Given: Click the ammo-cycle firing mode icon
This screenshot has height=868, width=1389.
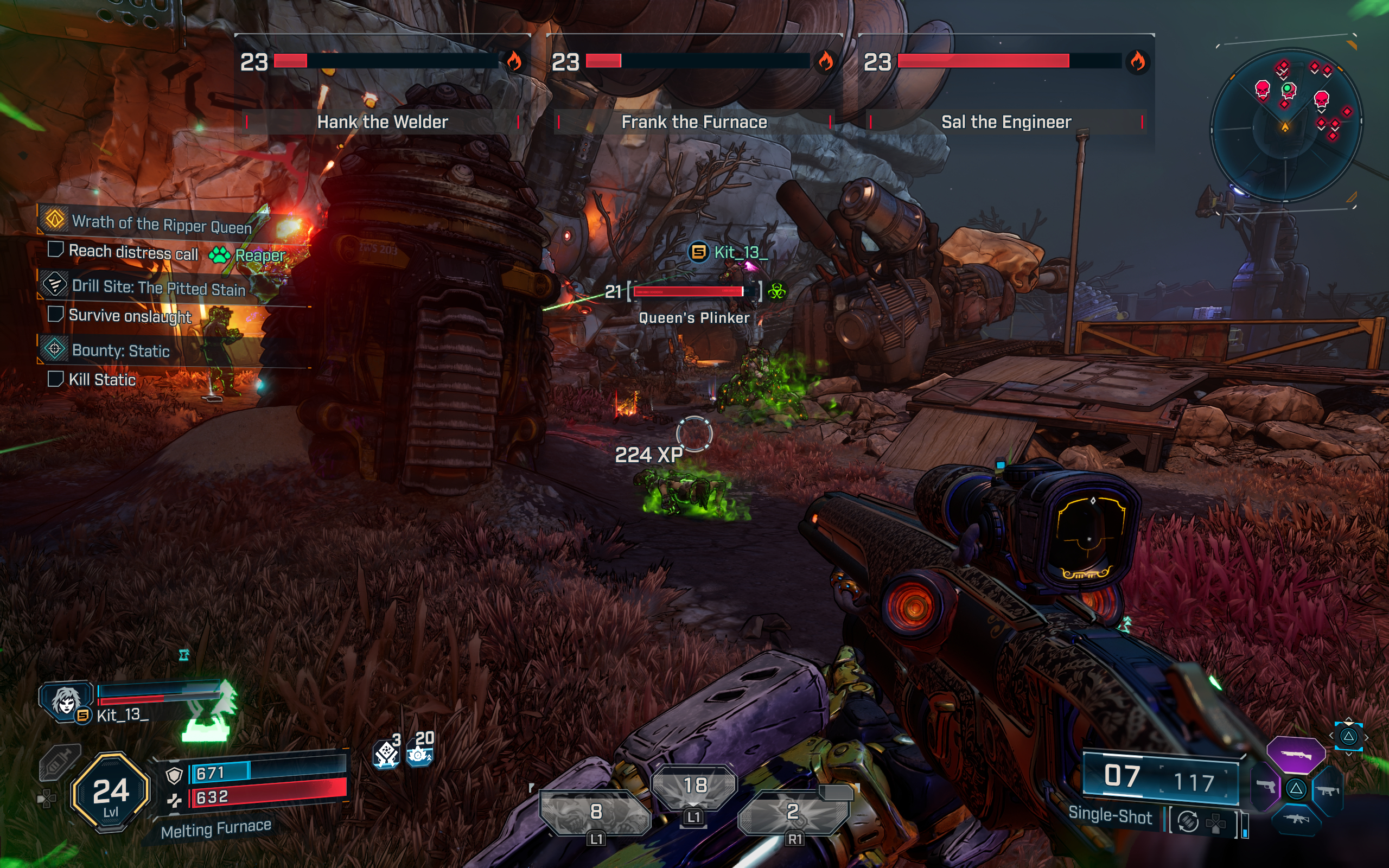Looking at the screenshot, I should pyautogui.click(x=1187, y=821).
